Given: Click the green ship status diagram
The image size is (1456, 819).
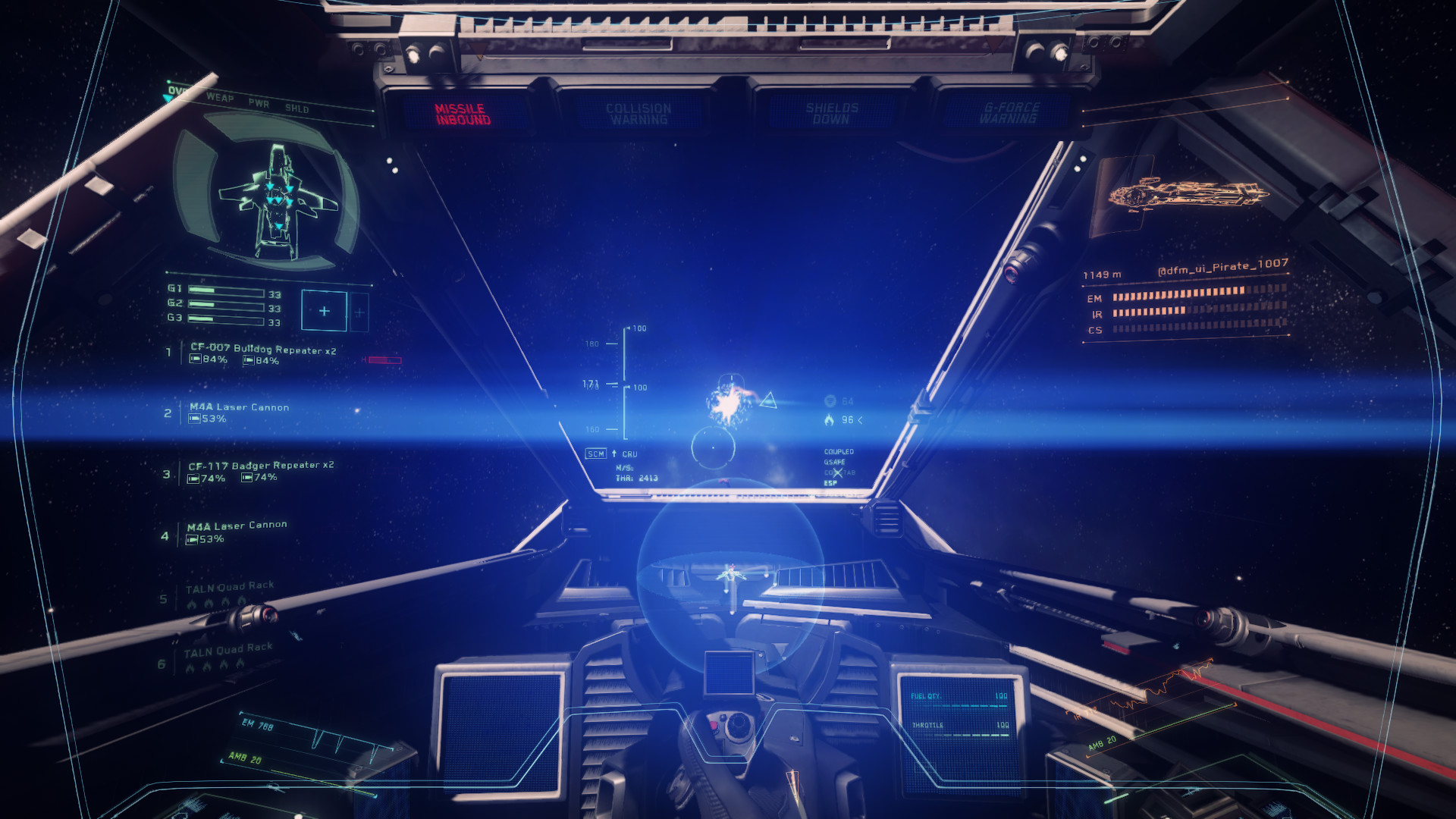Looking at the screenshot, I should click(x=278, y=199).
